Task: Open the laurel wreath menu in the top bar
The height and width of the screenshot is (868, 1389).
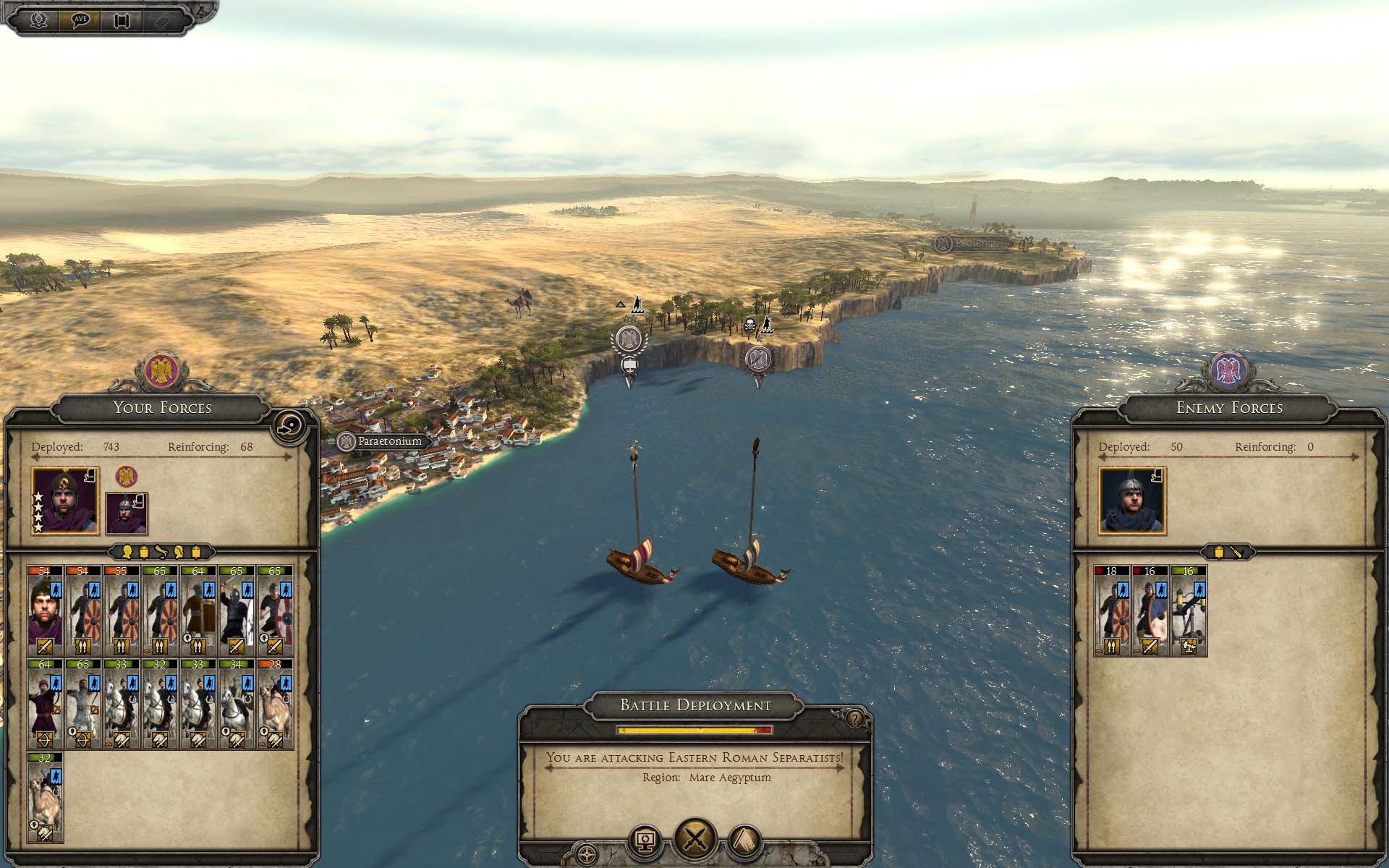Action: (38, 20)
